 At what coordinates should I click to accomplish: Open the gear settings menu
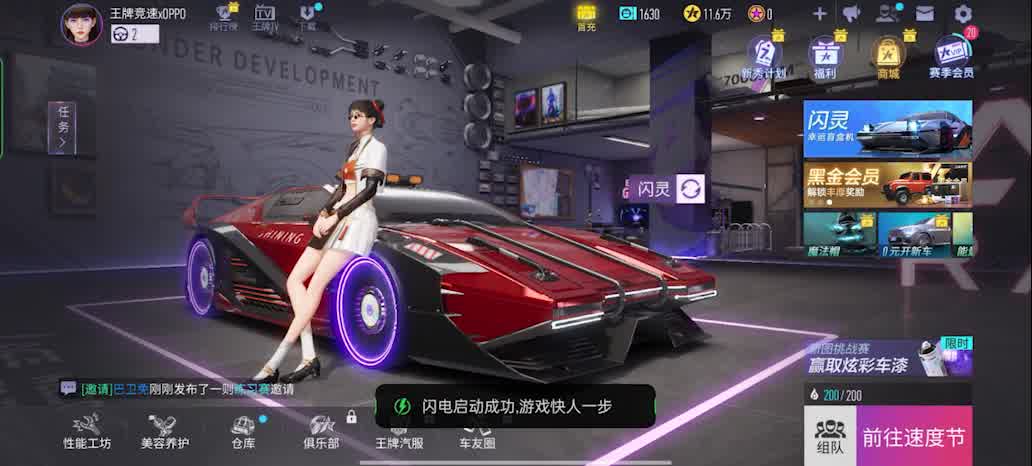[963, 14]
